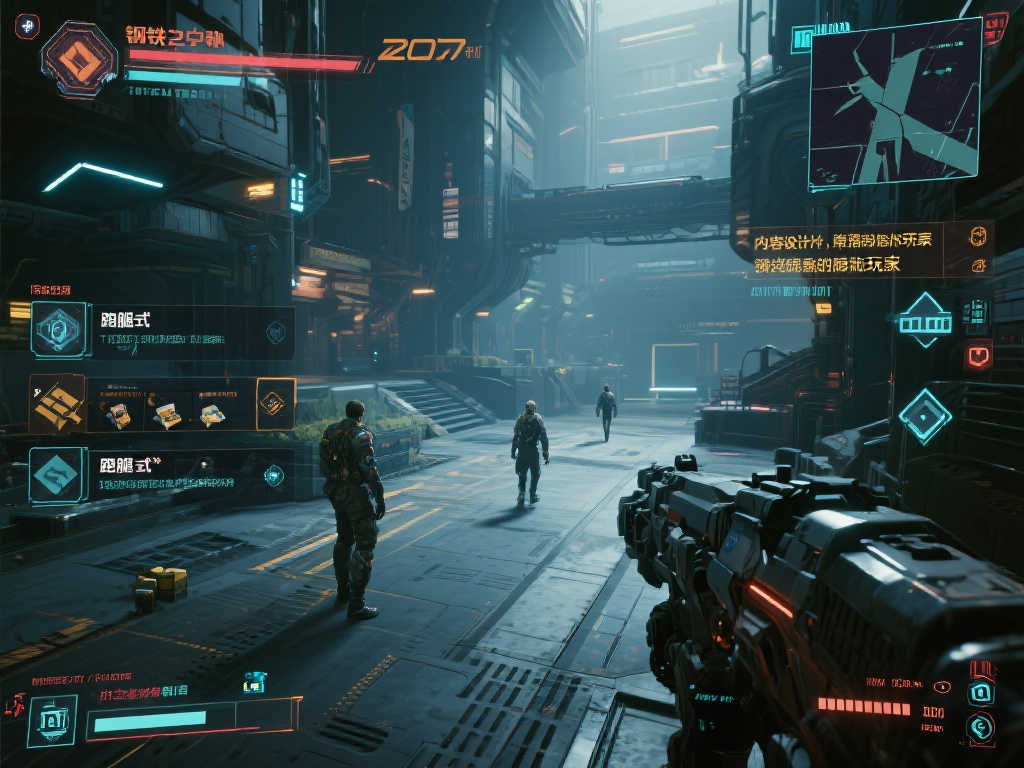The image size is (1024, 768).
Task: Activate the cyan diamond with square center
Action: click(x=924, y=415)
